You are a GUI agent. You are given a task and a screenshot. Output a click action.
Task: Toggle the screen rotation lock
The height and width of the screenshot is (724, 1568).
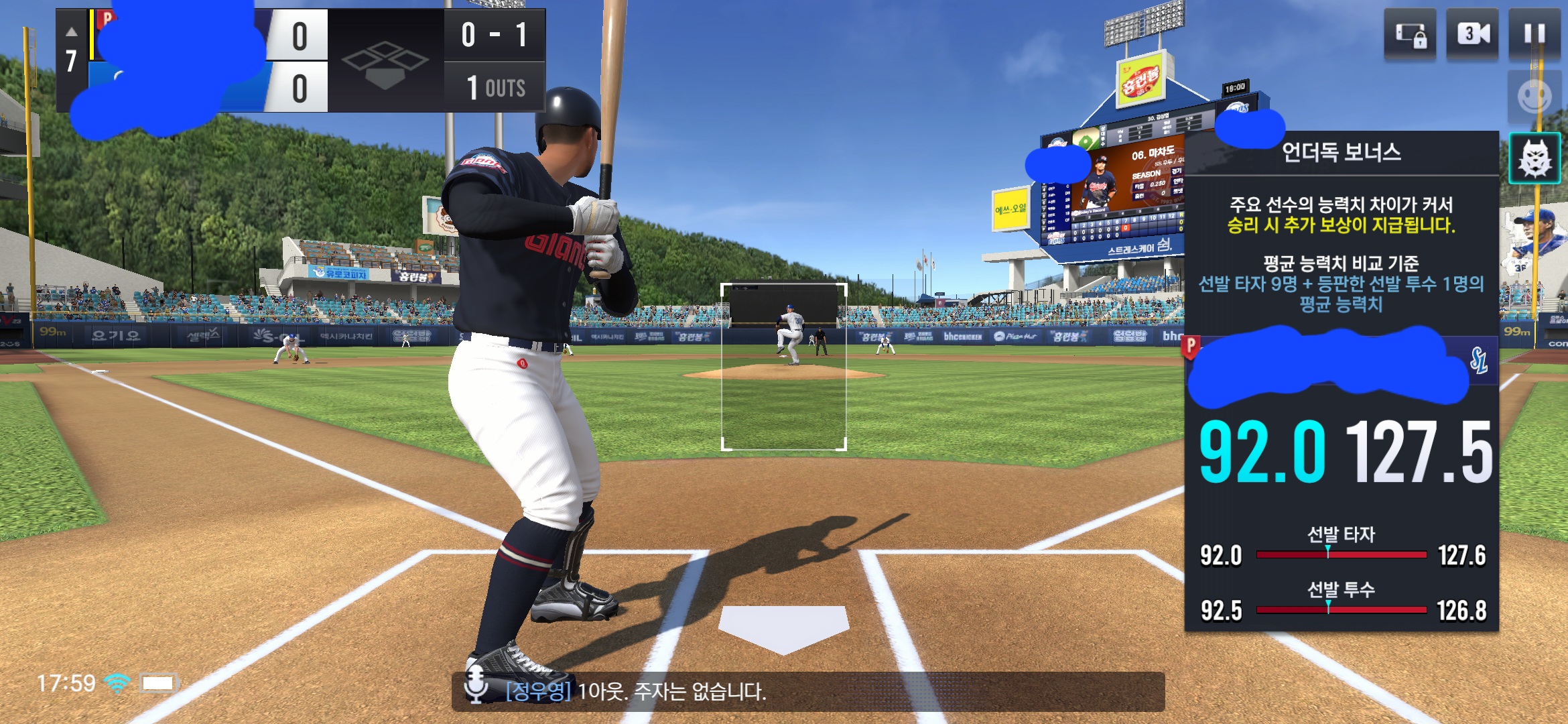tap(1410, 34)
